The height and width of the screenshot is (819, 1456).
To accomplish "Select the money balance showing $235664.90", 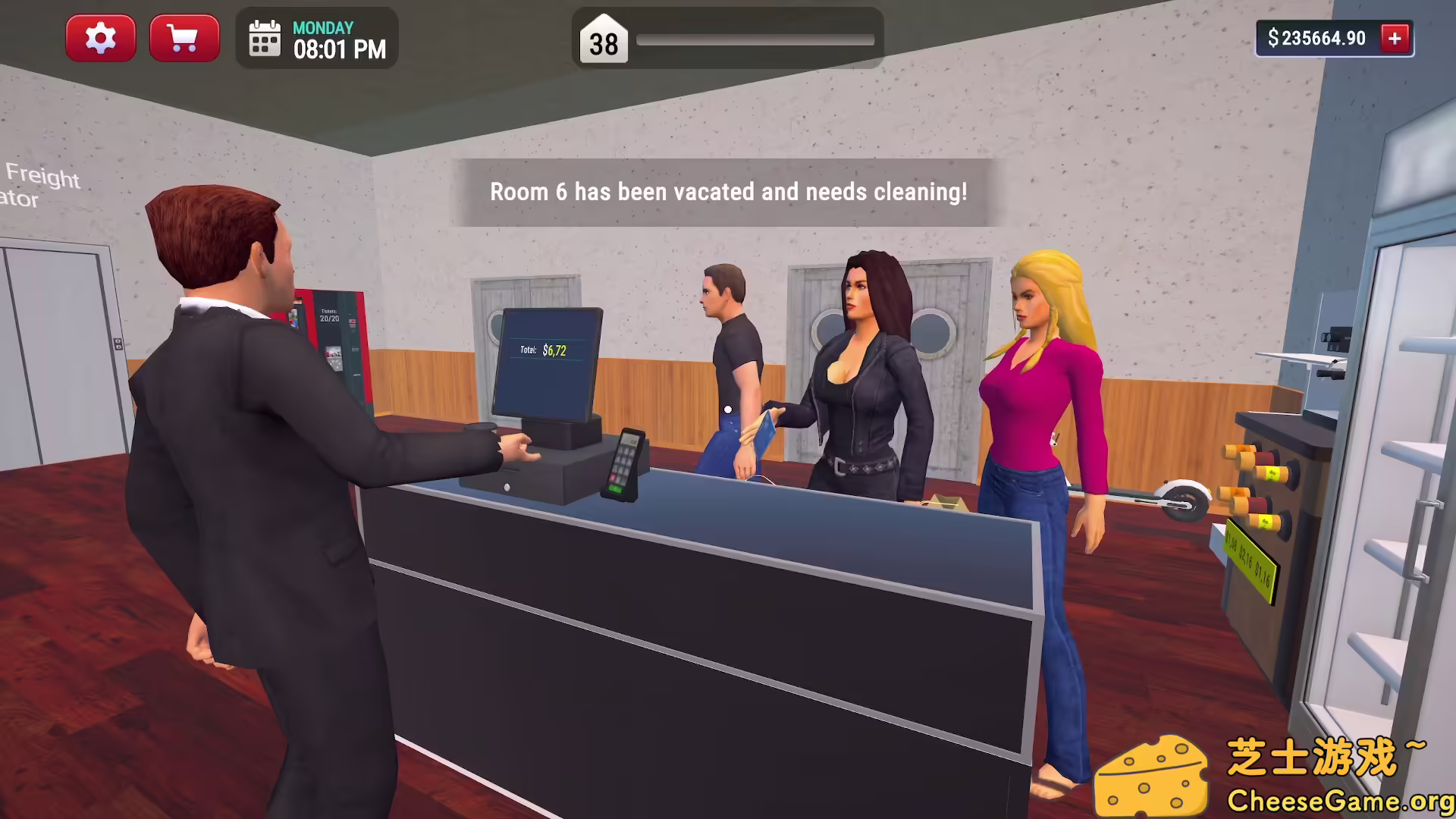I will pyautogui.click(x=1316, y=38).
